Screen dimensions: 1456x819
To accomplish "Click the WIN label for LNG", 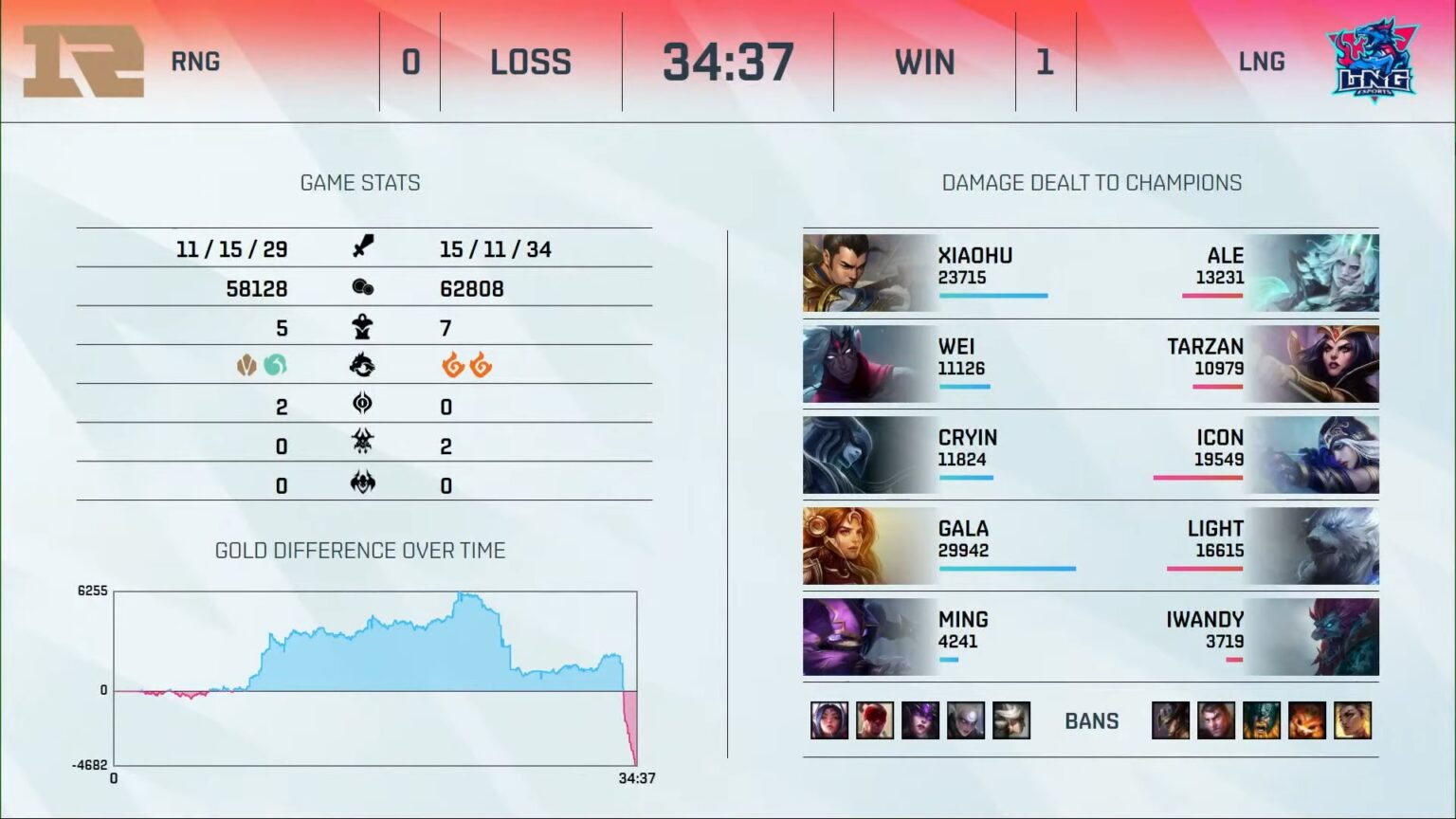I will 923,61.
